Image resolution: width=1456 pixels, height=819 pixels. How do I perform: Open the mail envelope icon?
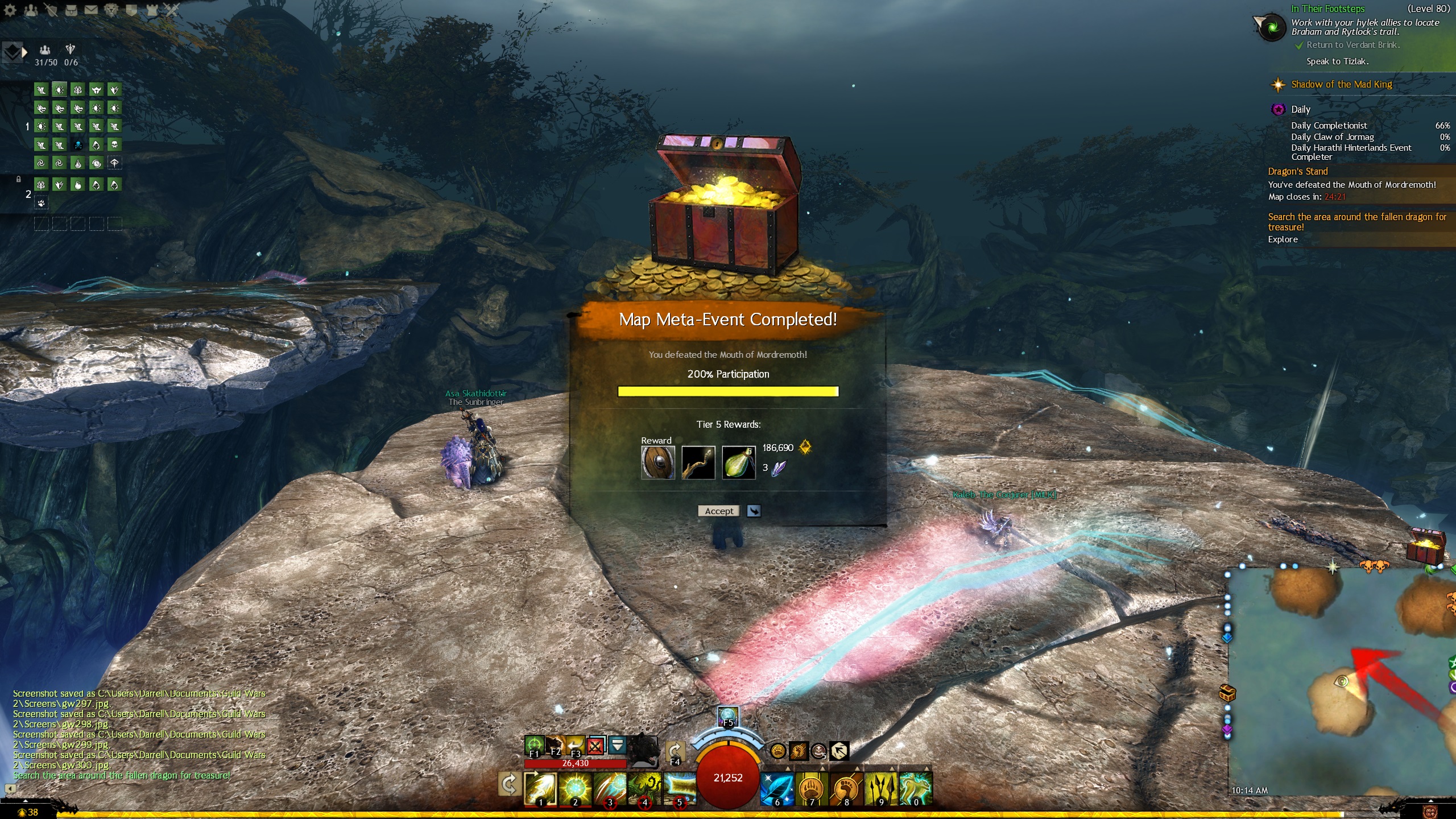(x=91, y=10)
